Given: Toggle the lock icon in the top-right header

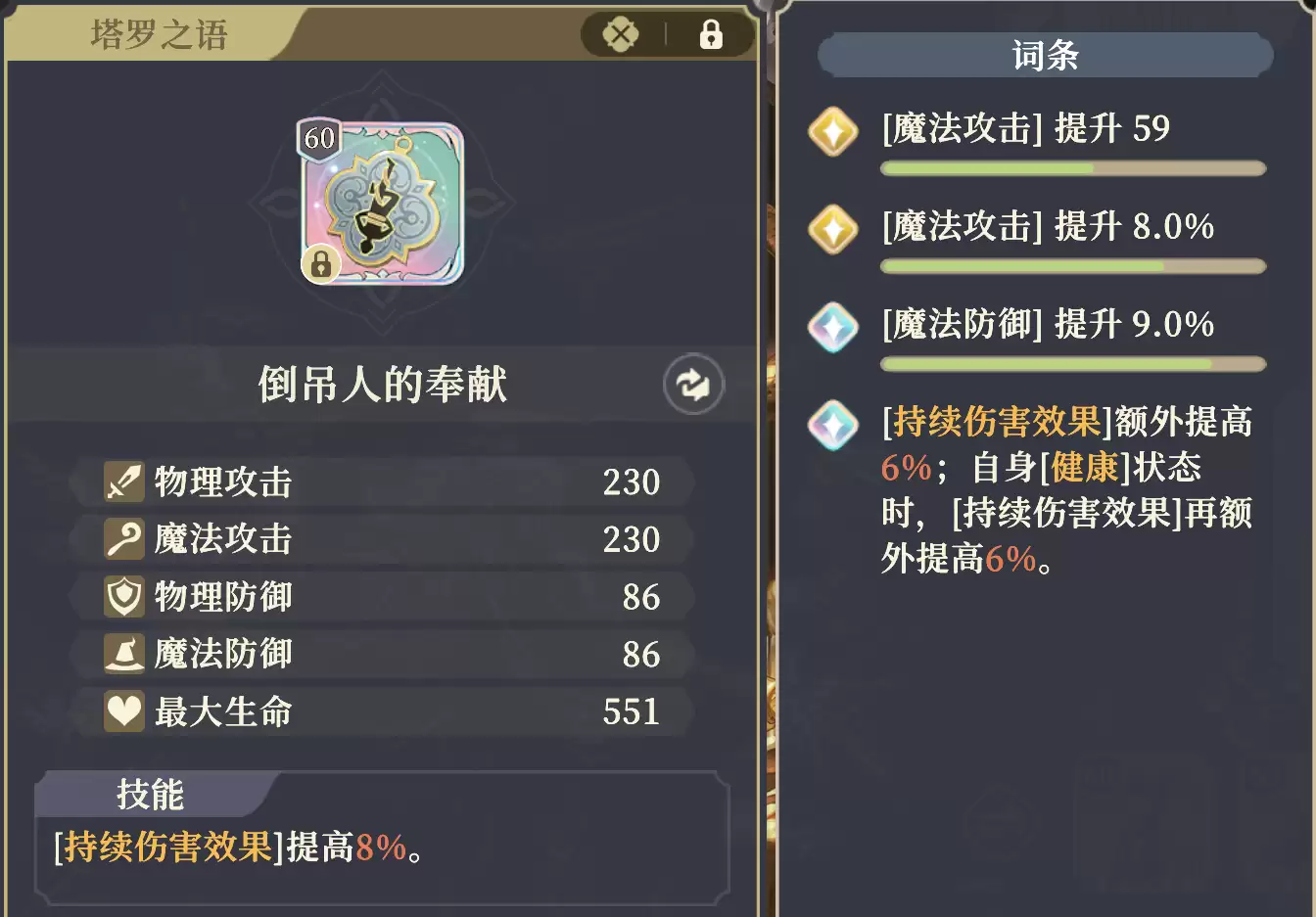Looking at the screenshot, I should pyautogui.click(x=712, y=33).
